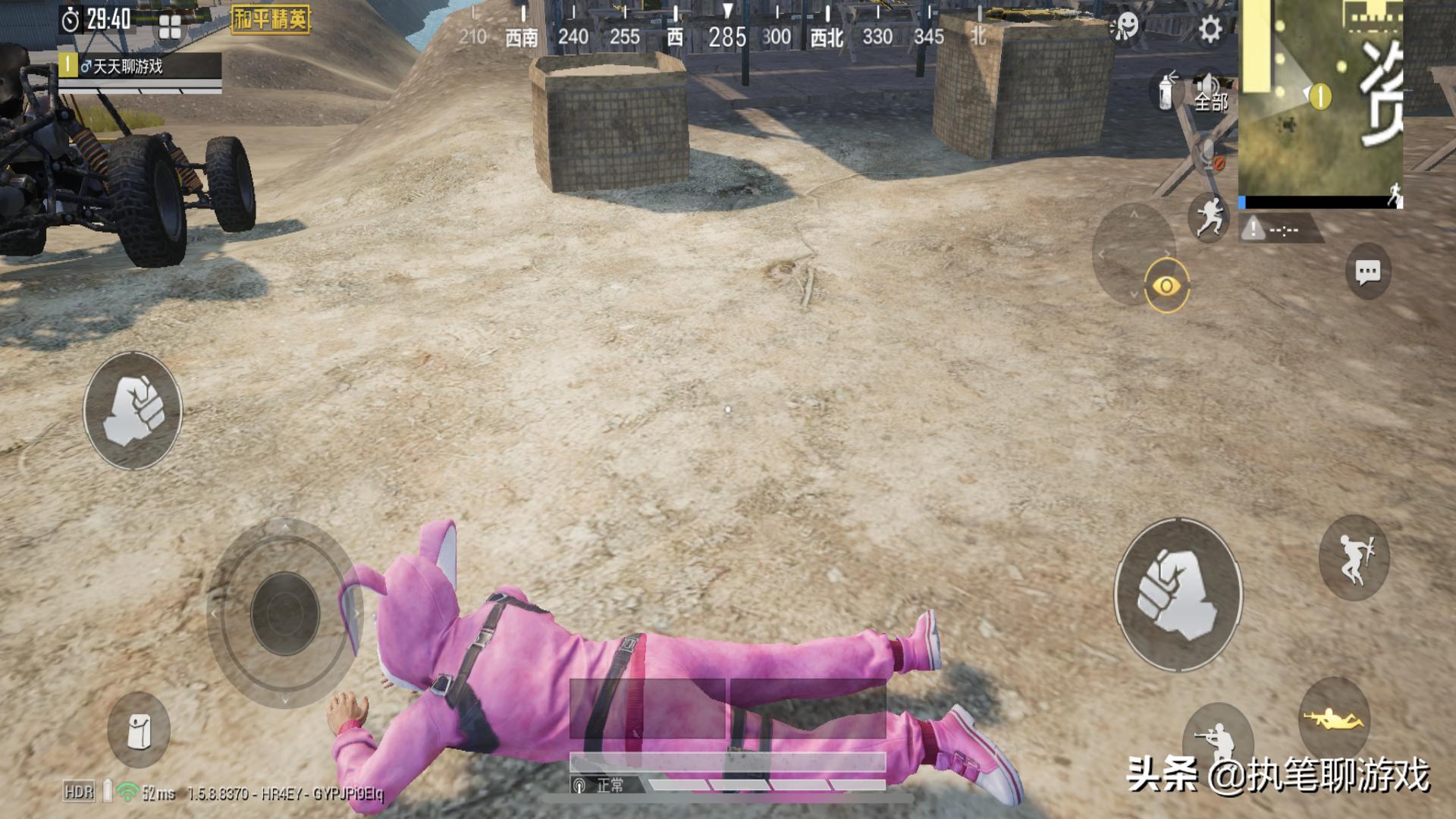The height and width of the screenshot is (819, 1456).
Task: Tap the spray paint can icon
Action: (1167, 90)
